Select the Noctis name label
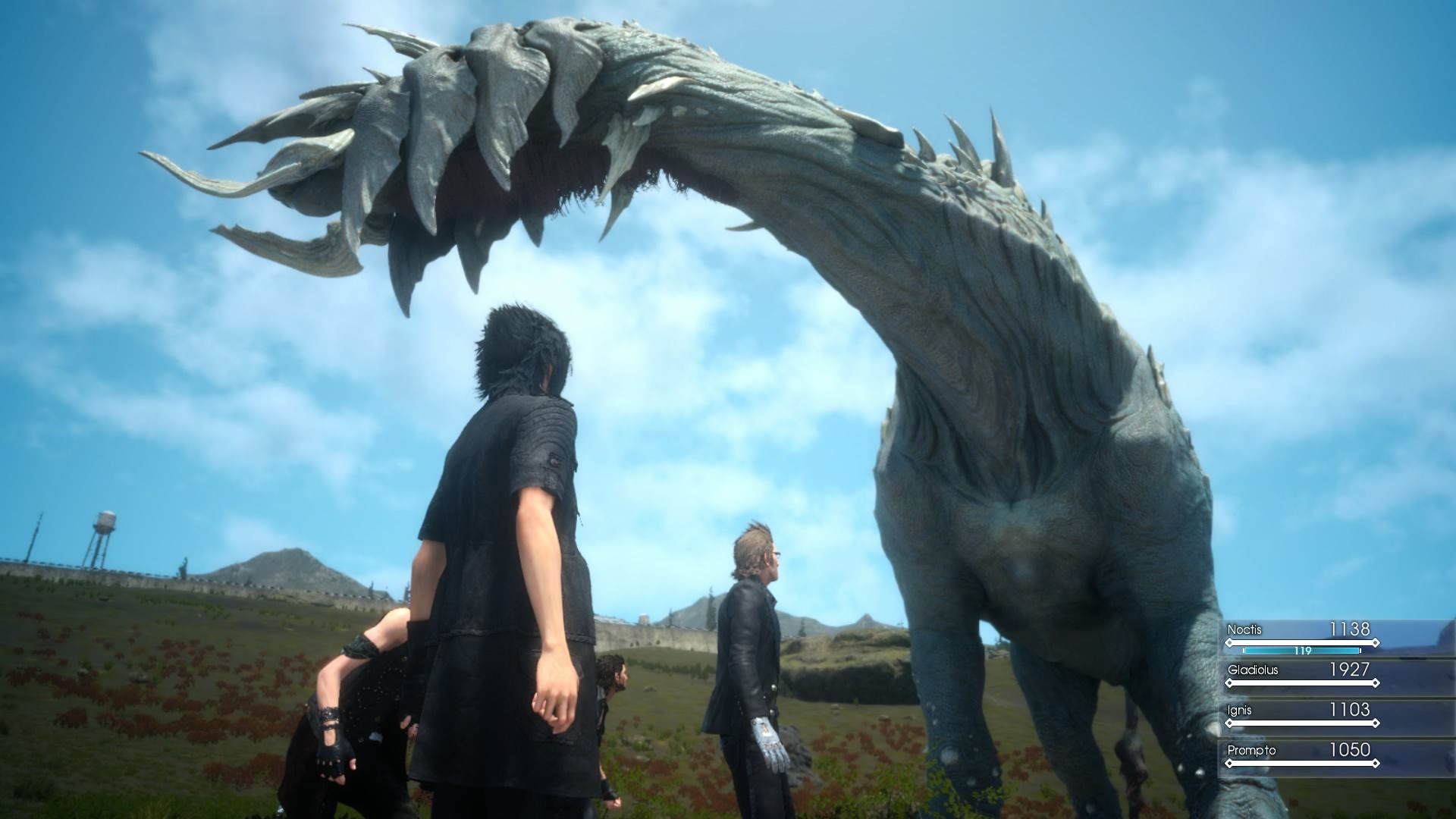1456x819 pixels. [1244, 629]
